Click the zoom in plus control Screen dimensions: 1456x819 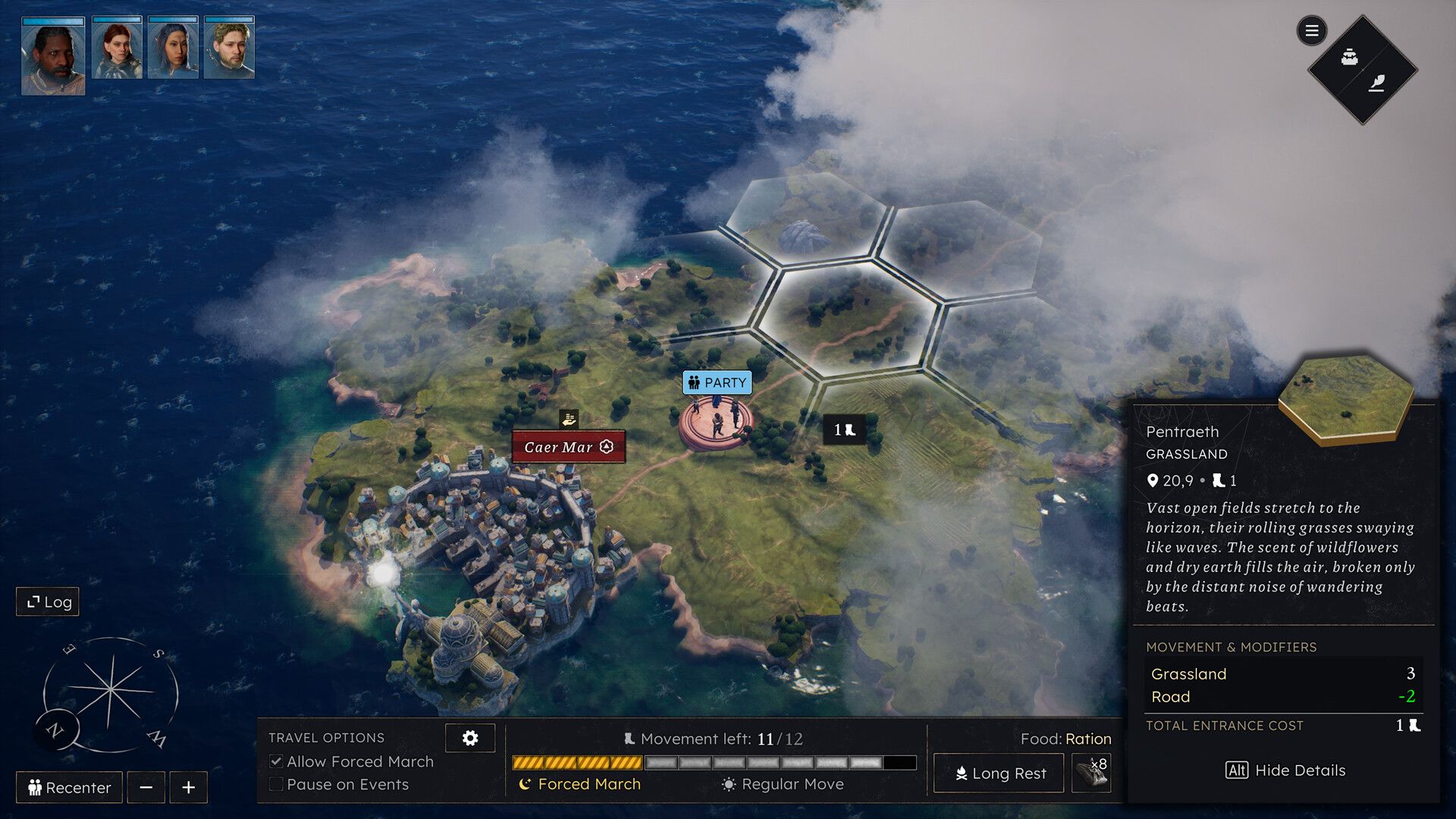click(x=187, y=787)
